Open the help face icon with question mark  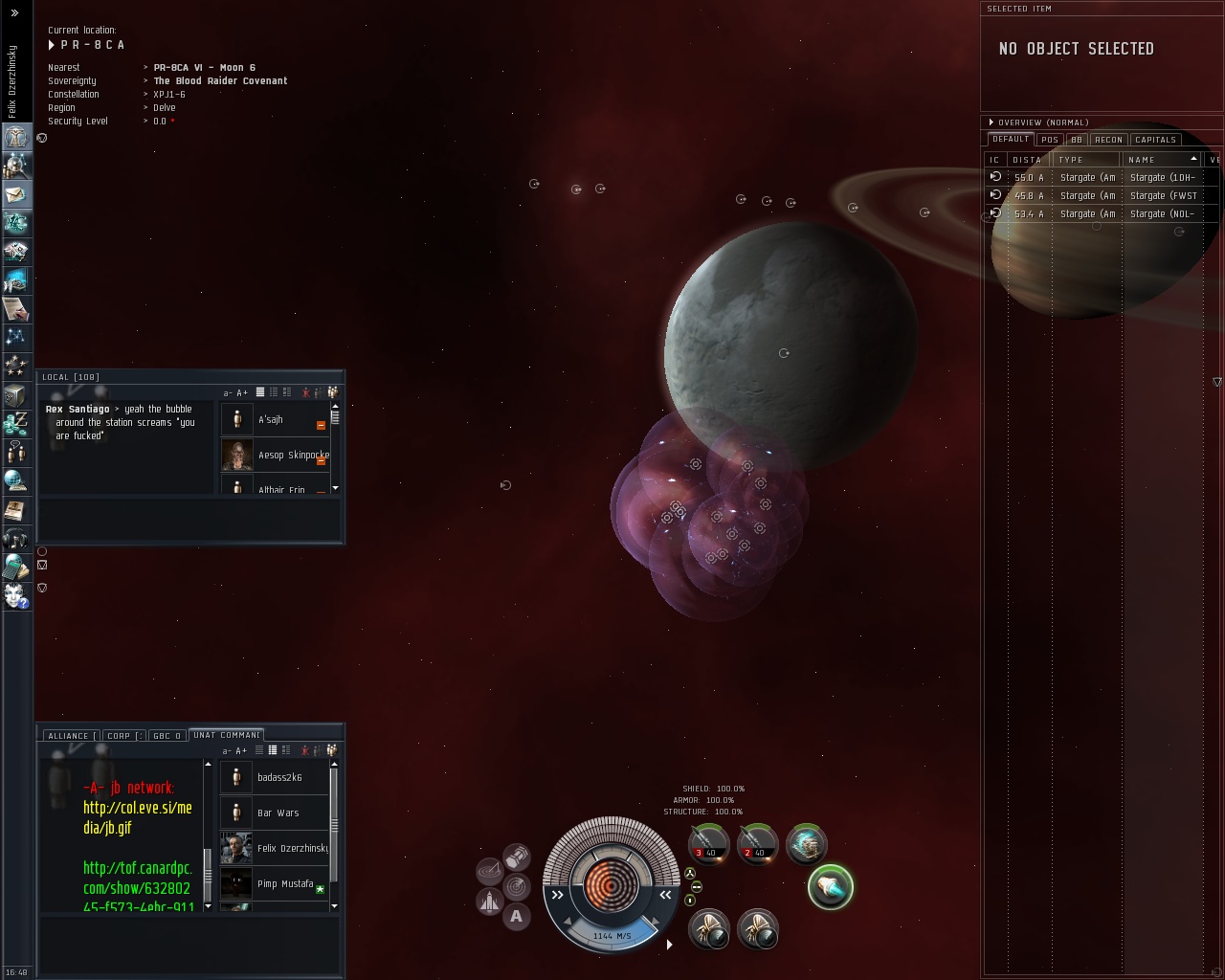pos(16,595)
